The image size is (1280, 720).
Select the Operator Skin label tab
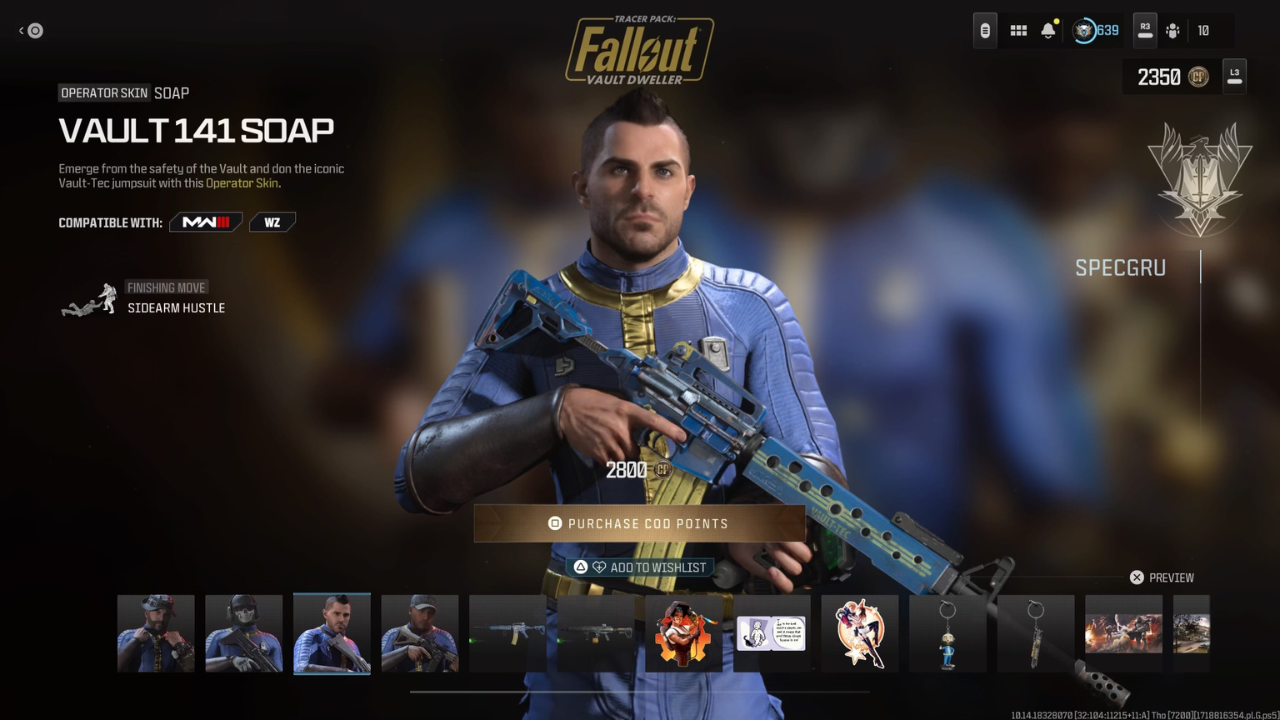coord(104,92)
